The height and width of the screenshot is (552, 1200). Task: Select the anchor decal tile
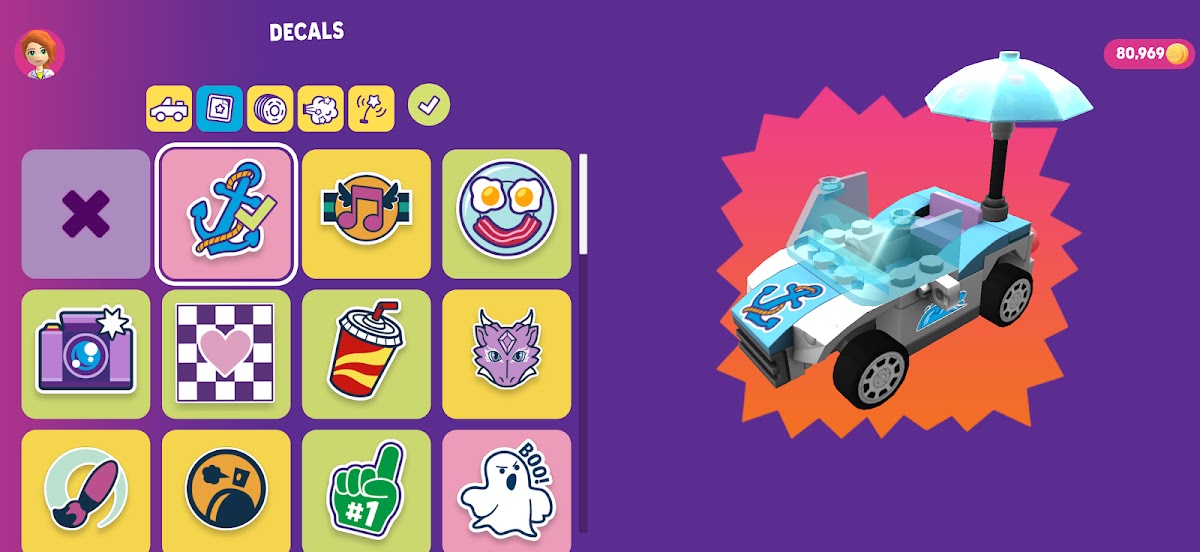coord(226,214)
